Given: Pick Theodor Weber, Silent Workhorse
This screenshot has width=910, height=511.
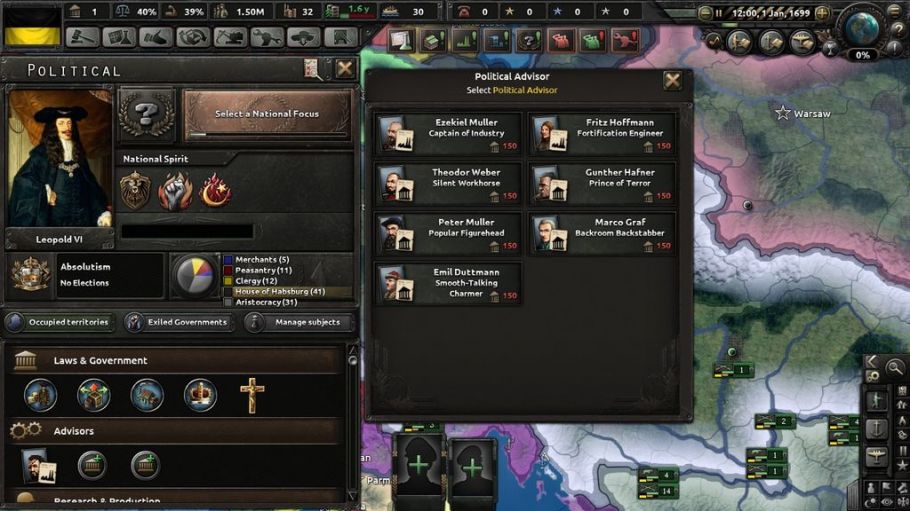Looking at the screenshot, I should pyautogui.click(x=449, y=183).
